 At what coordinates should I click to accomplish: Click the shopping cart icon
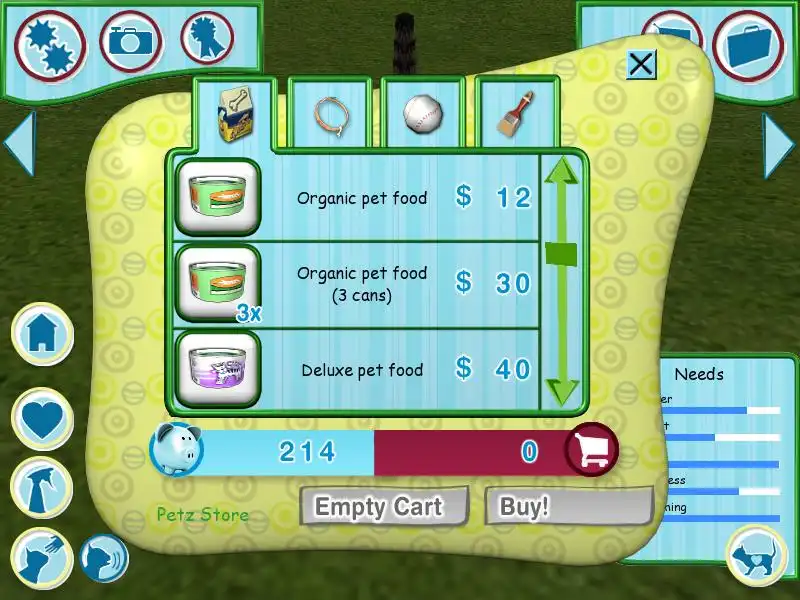pyautogui.click(x=591, y=451)
